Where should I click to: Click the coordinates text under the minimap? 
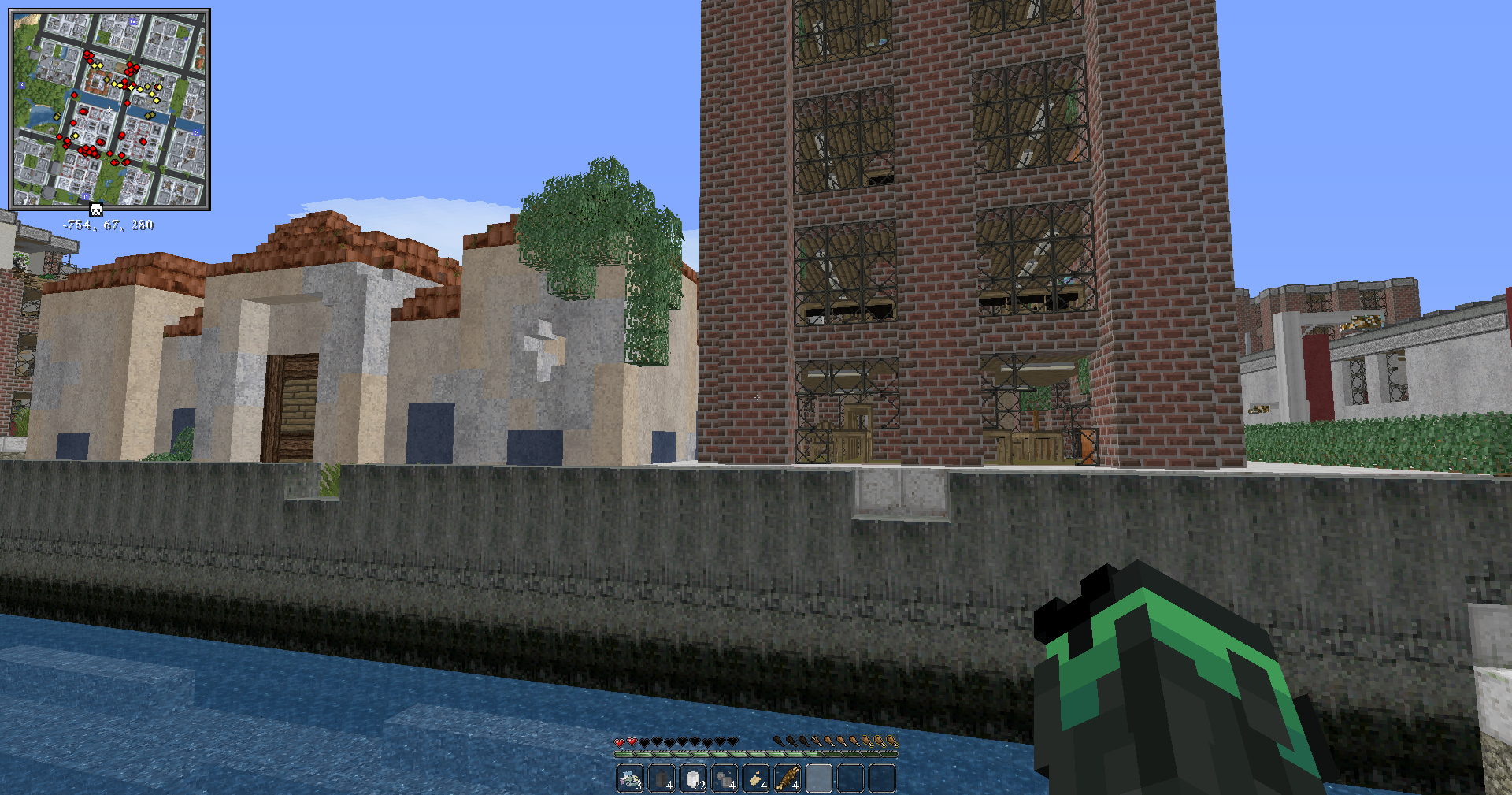[109, 224]
